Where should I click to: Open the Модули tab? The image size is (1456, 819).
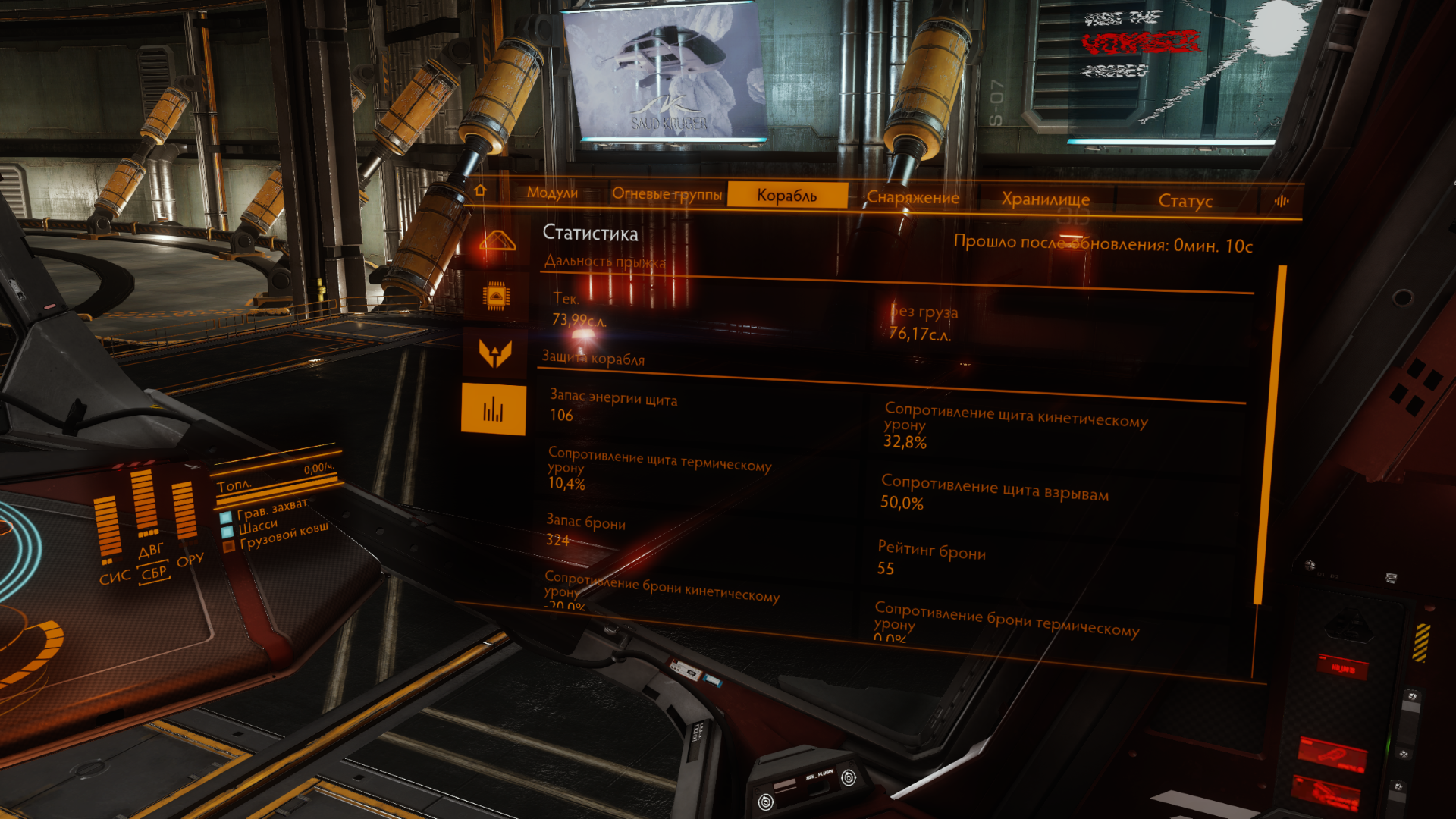tap(552, 193)
